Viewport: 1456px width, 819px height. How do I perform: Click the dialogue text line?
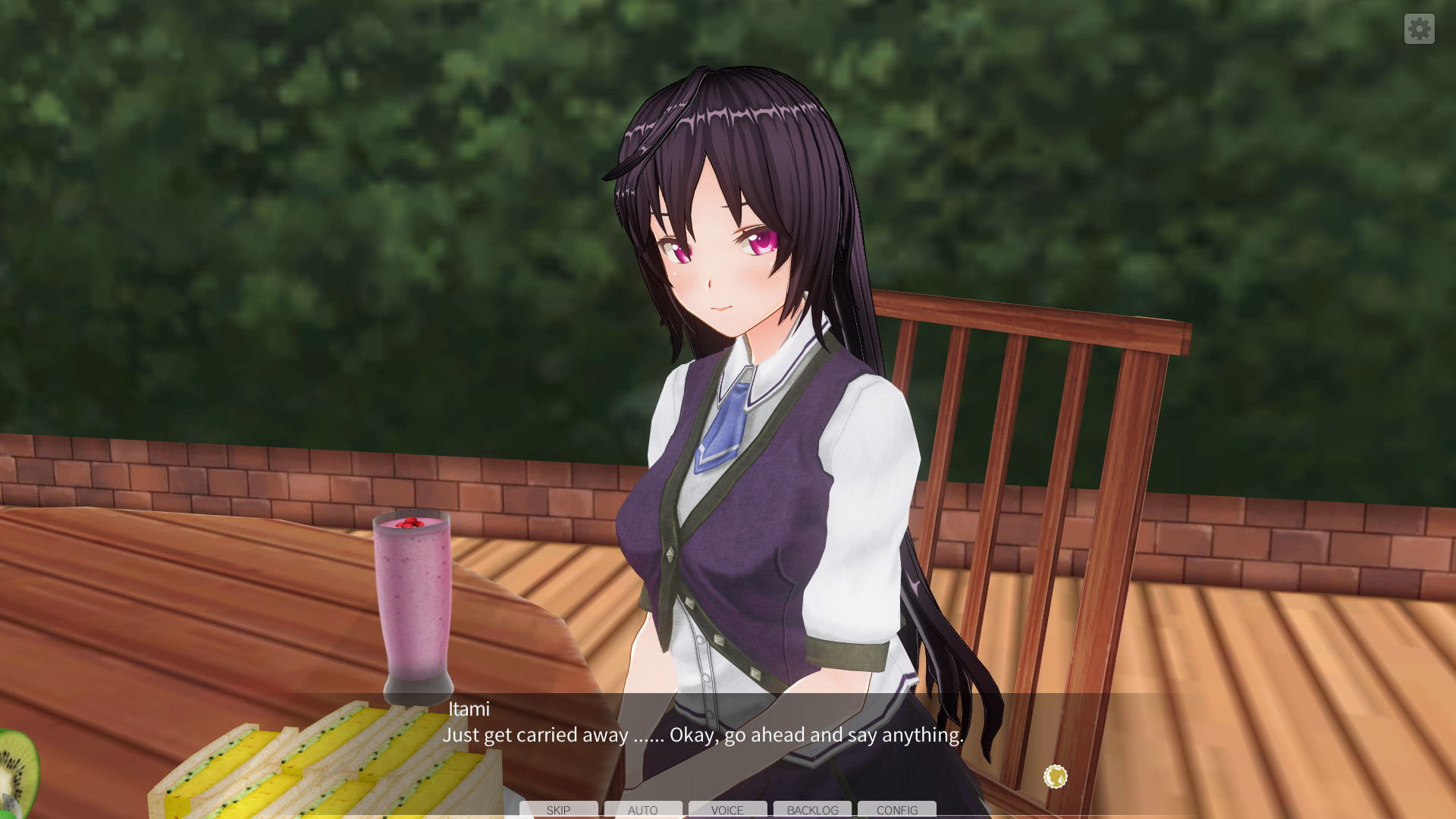[701, 735]
